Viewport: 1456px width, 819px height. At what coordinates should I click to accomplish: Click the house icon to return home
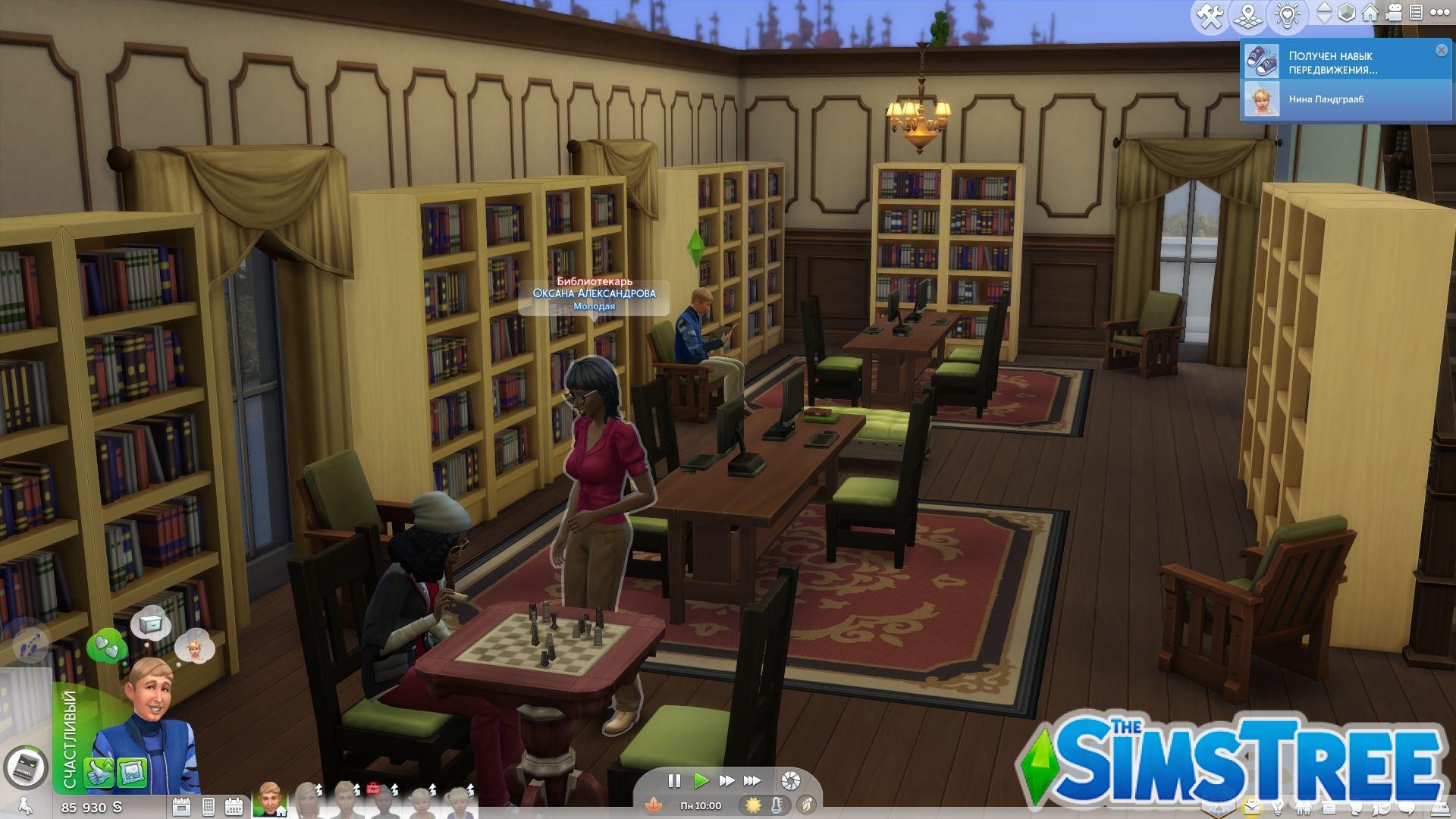point(1370,14)
